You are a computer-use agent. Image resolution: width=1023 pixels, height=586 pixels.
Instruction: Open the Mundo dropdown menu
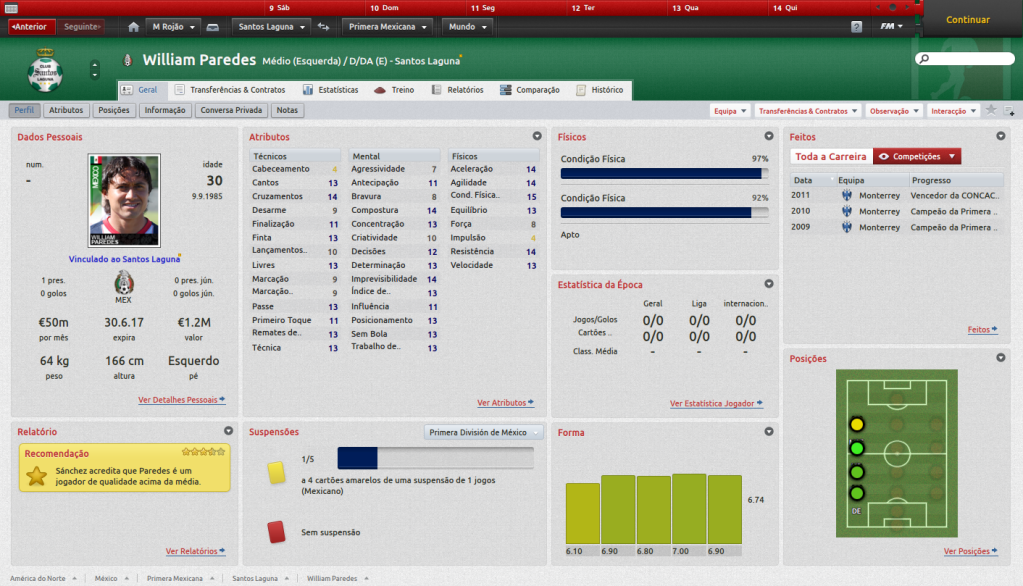click(465, 26)
